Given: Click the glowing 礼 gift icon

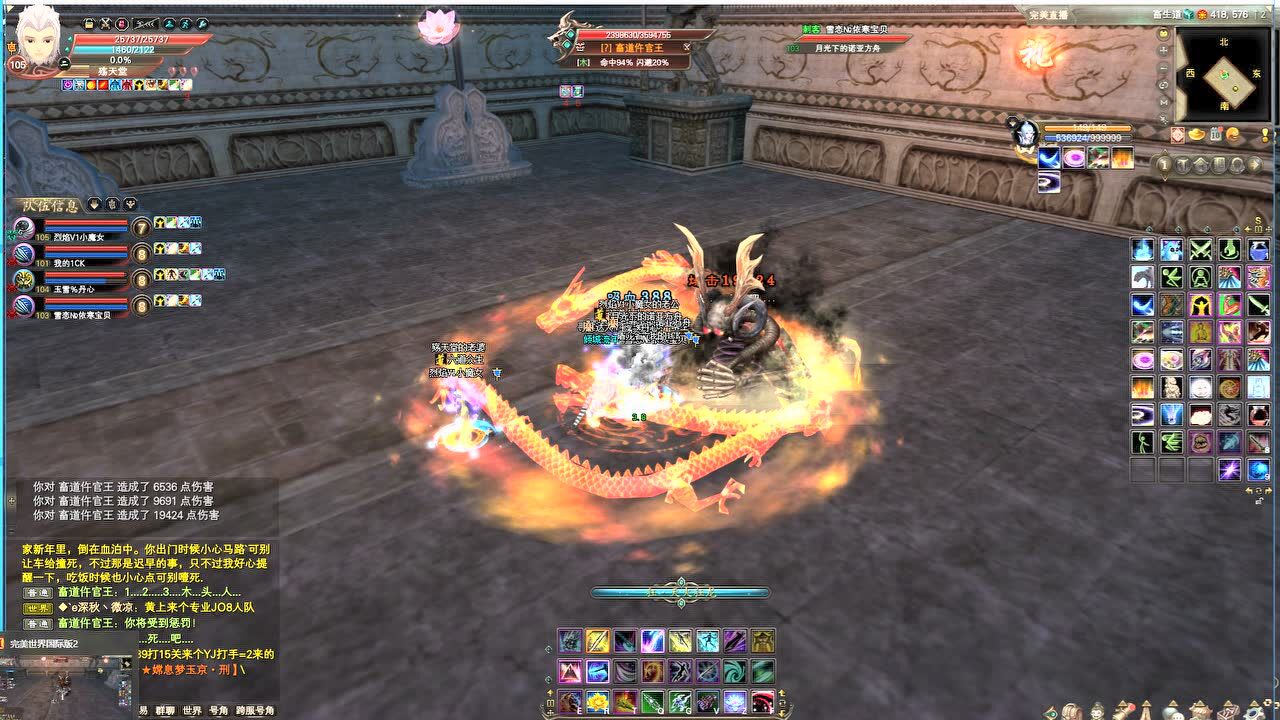Looking at the screenshot, I should coord(1038,54).
